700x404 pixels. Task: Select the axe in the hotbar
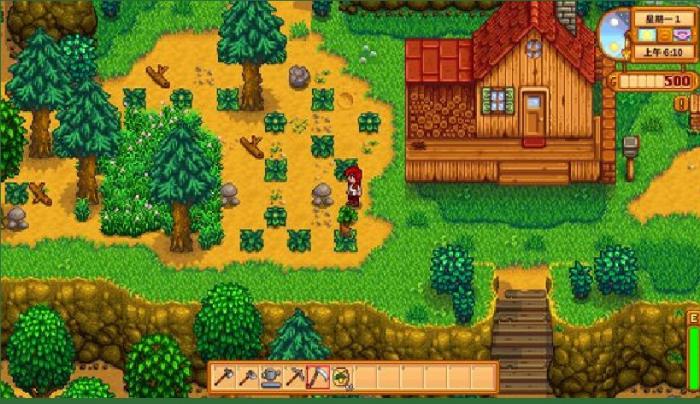(223, 377)
